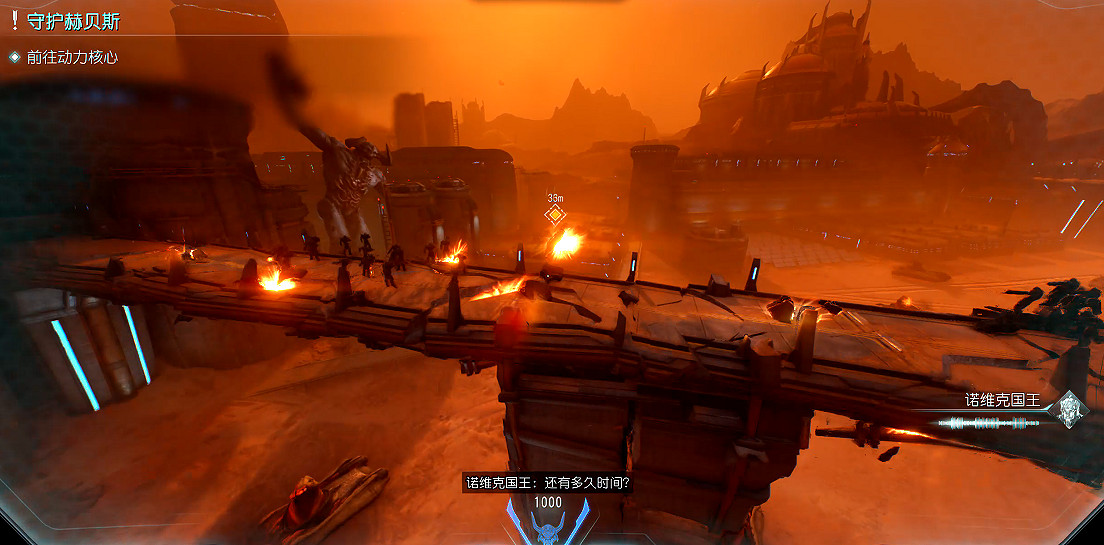1104x545 pixels.
Task: Click the 诺维克国王 speaker portrait icon
Action: coord(1071,408)
